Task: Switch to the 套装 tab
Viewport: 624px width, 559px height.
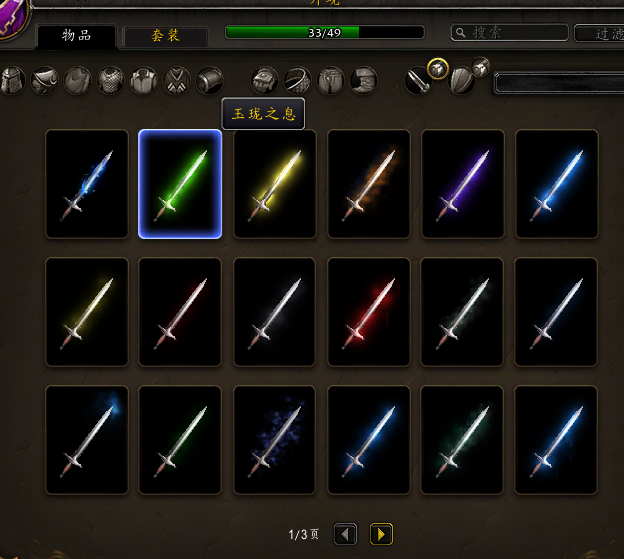Action: coord(165,37)
